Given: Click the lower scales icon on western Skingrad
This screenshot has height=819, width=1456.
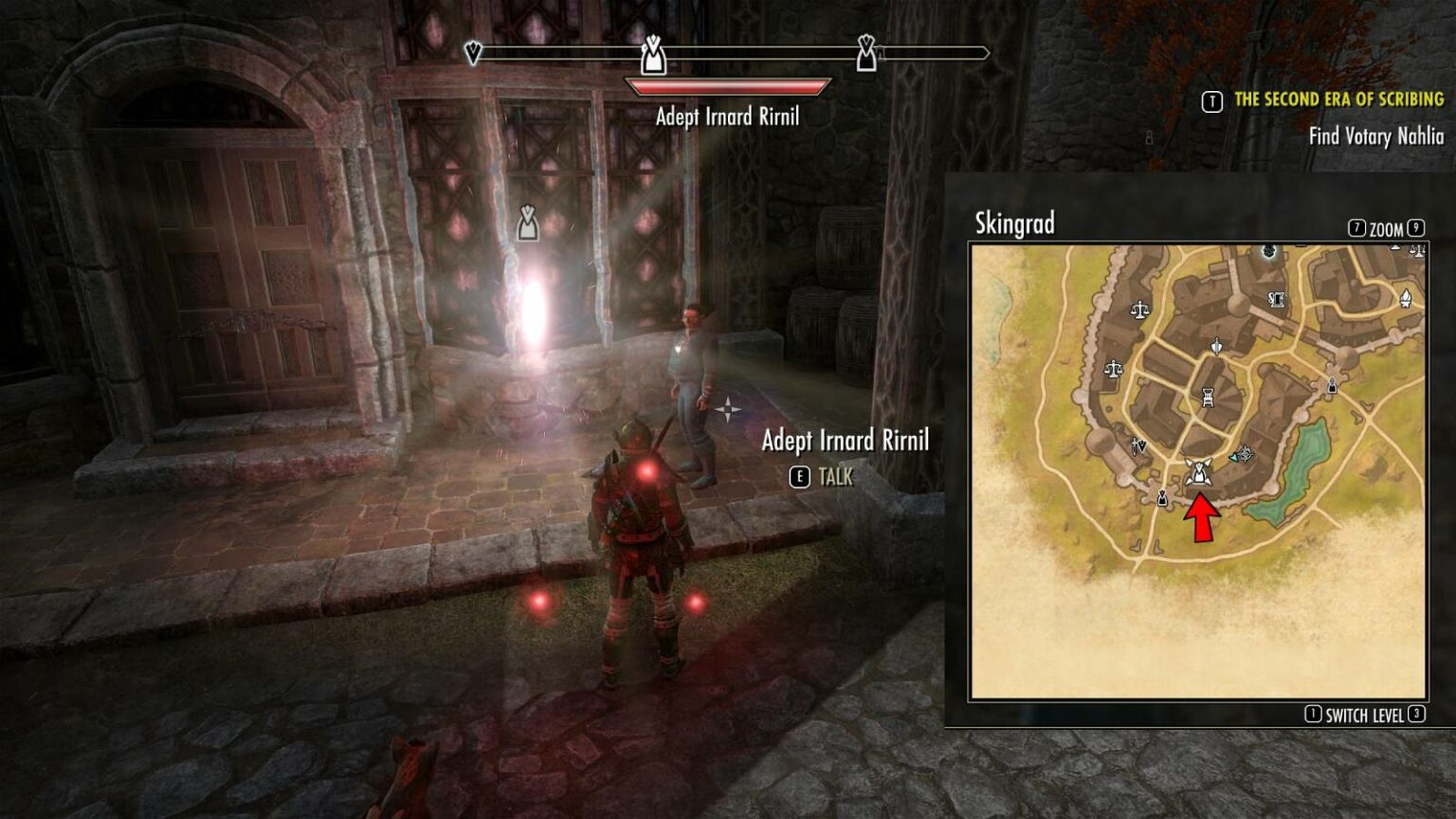Looking at the screenshot, I should tap(1115, 368).
